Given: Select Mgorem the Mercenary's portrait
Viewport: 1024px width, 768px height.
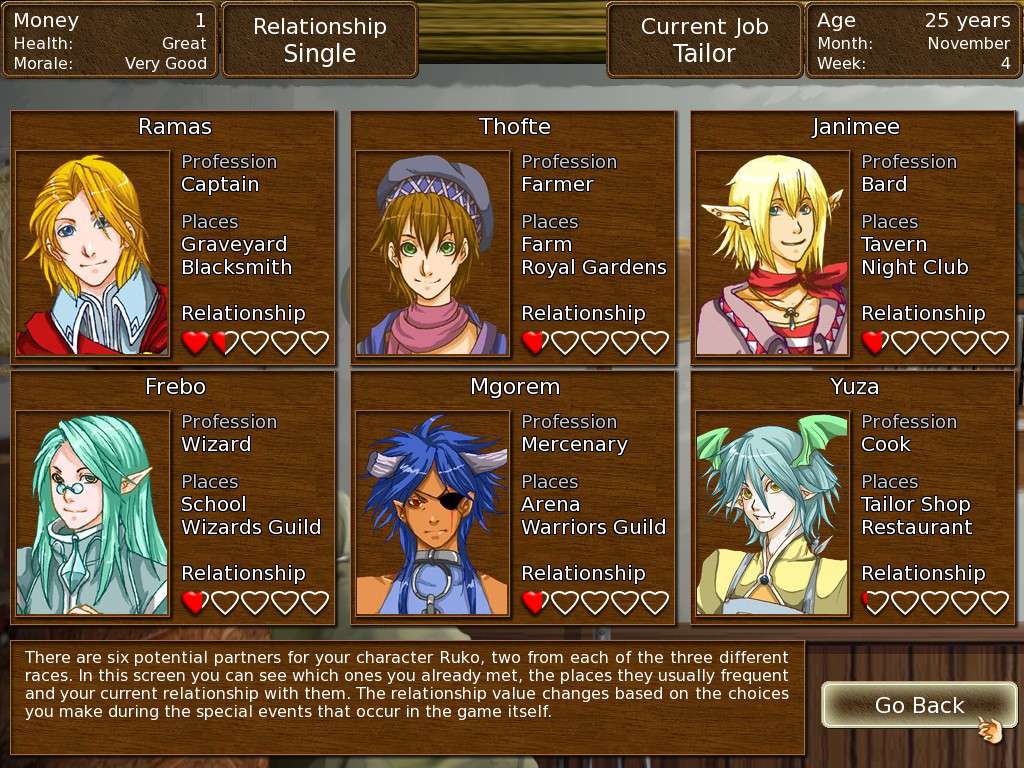Looking at the screenshot, I should coord(433,513).
